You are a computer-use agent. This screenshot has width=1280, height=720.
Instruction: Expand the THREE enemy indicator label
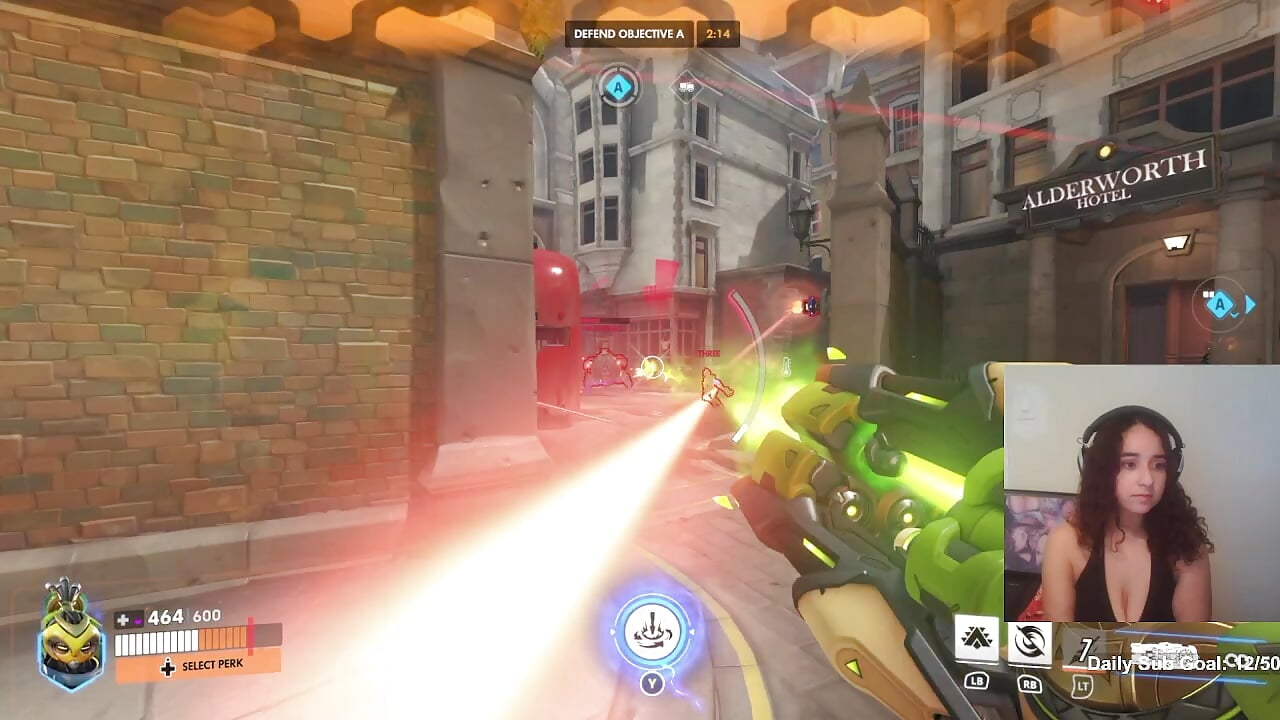709,354
